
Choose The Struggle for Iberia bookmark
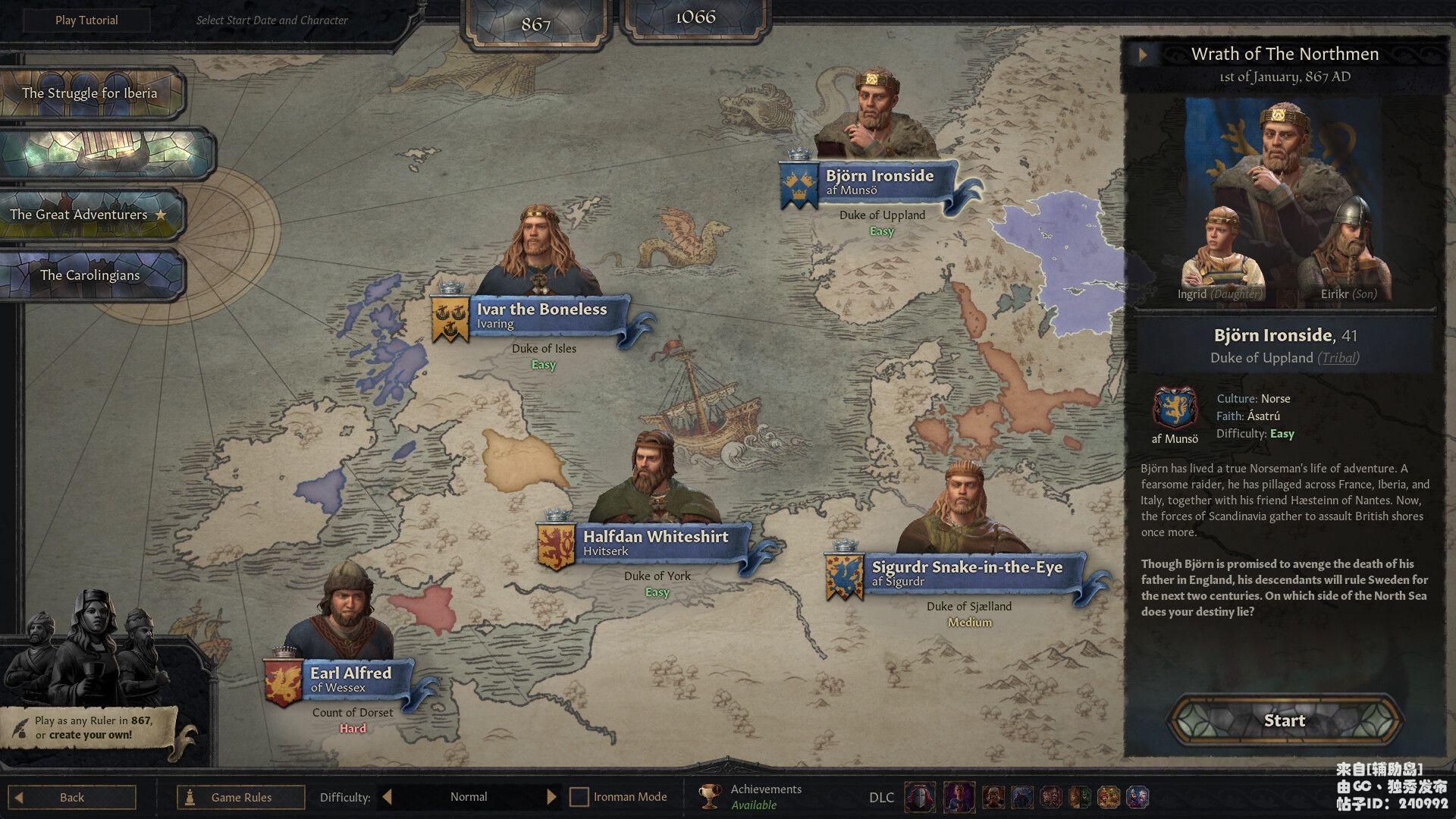pos(89,93)
